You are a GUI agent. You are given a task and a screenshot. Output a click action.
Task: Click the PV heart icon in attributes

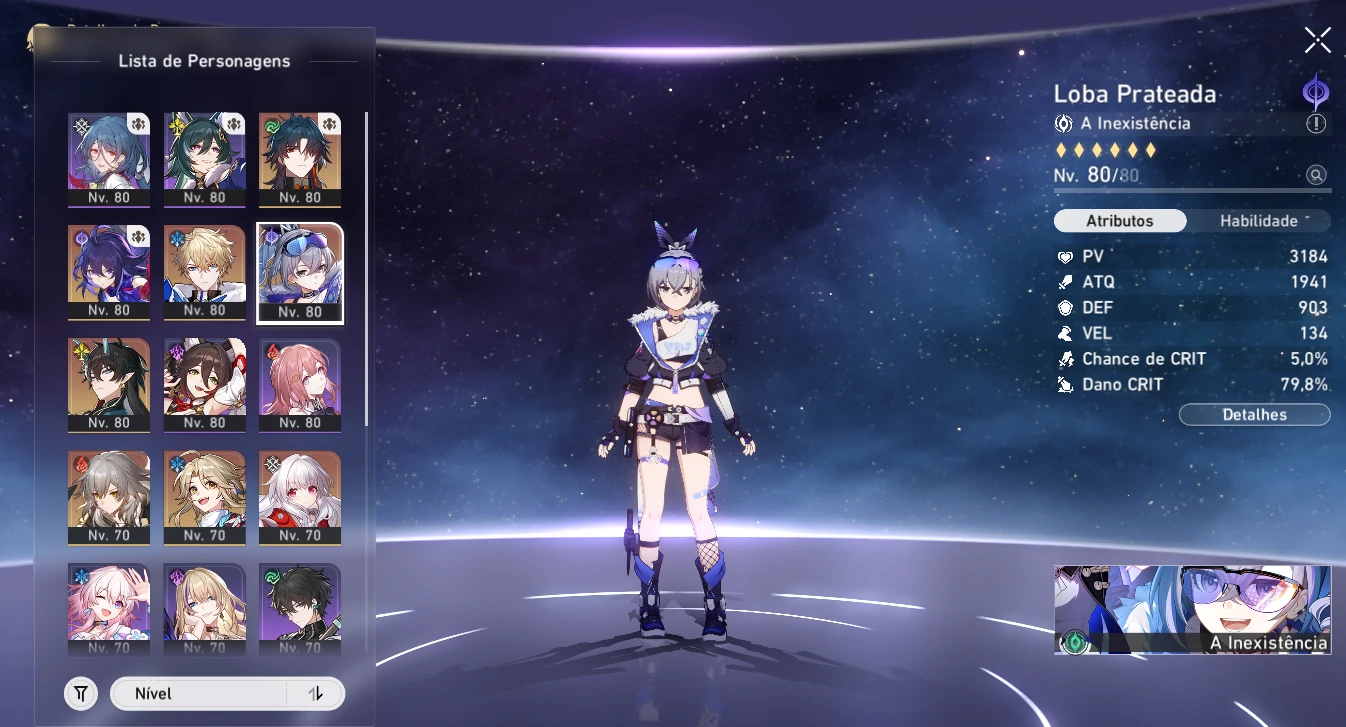[x=1065, y=256]
